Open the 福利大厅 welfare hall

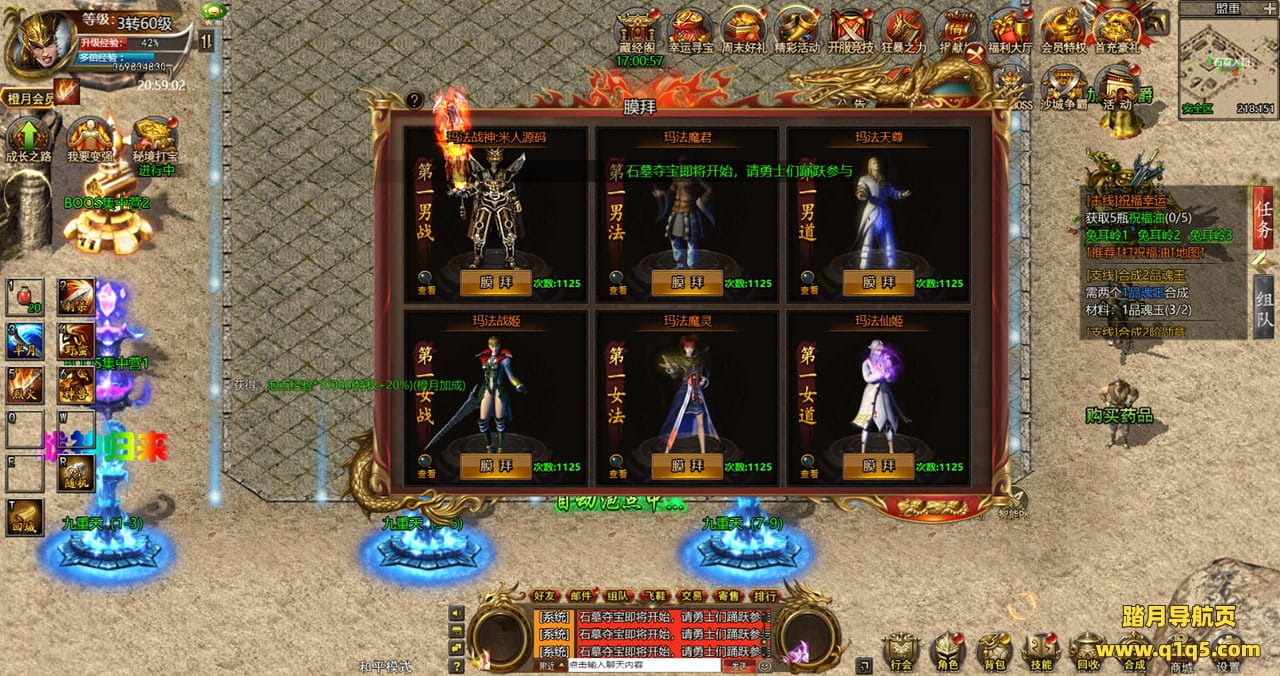[1010, 30]
